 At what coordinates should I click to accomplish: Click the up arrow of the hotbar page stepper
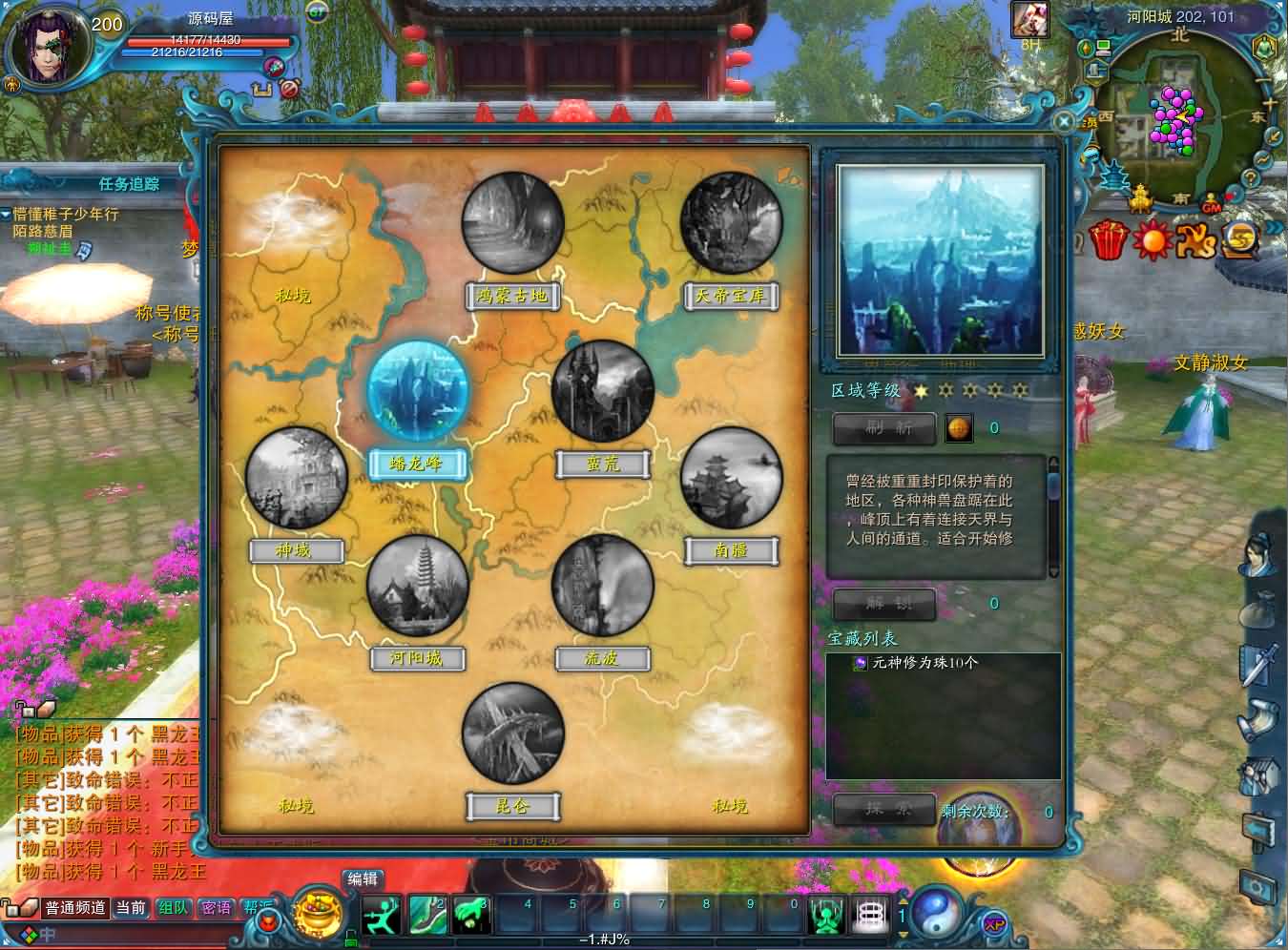tap(904, 900)
